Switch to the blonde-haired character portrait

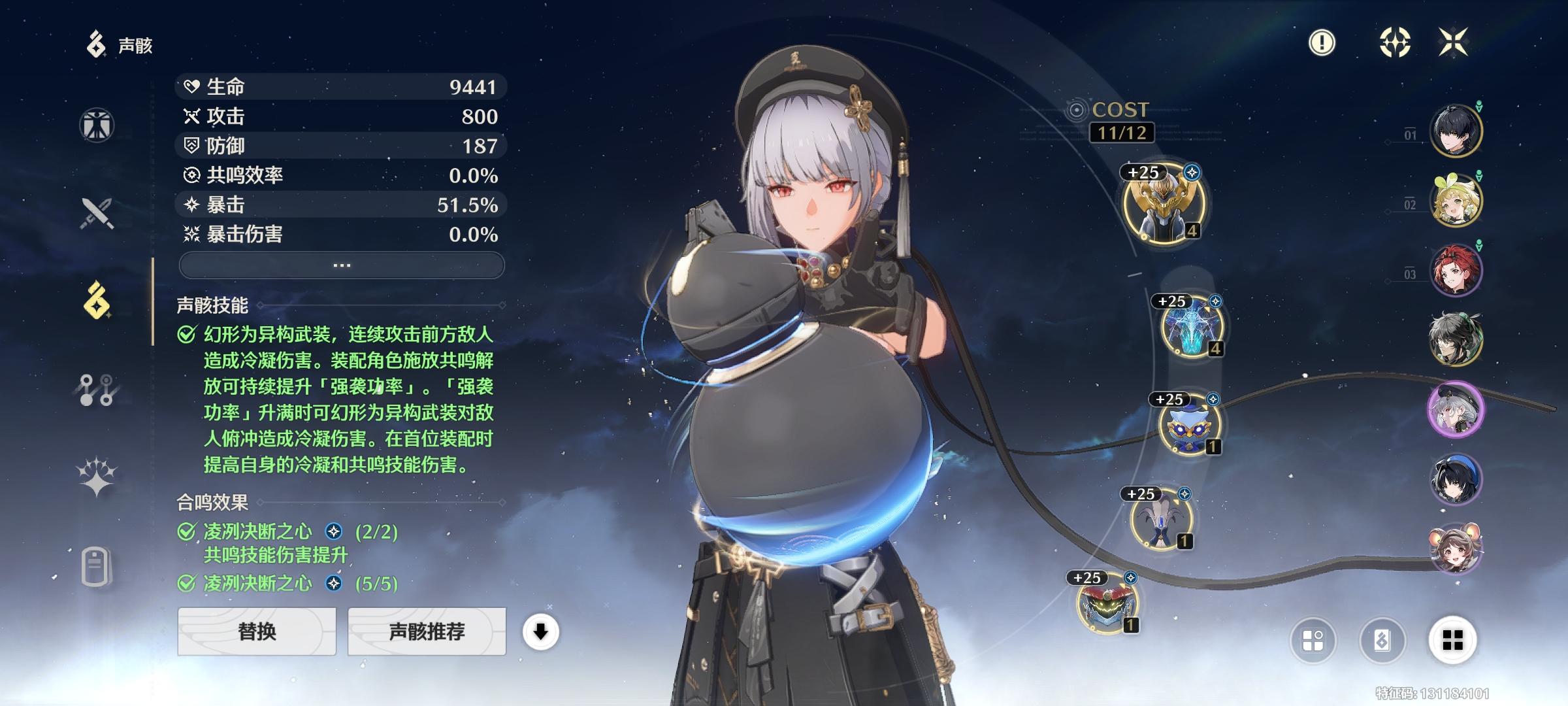tap(1456, 201)
